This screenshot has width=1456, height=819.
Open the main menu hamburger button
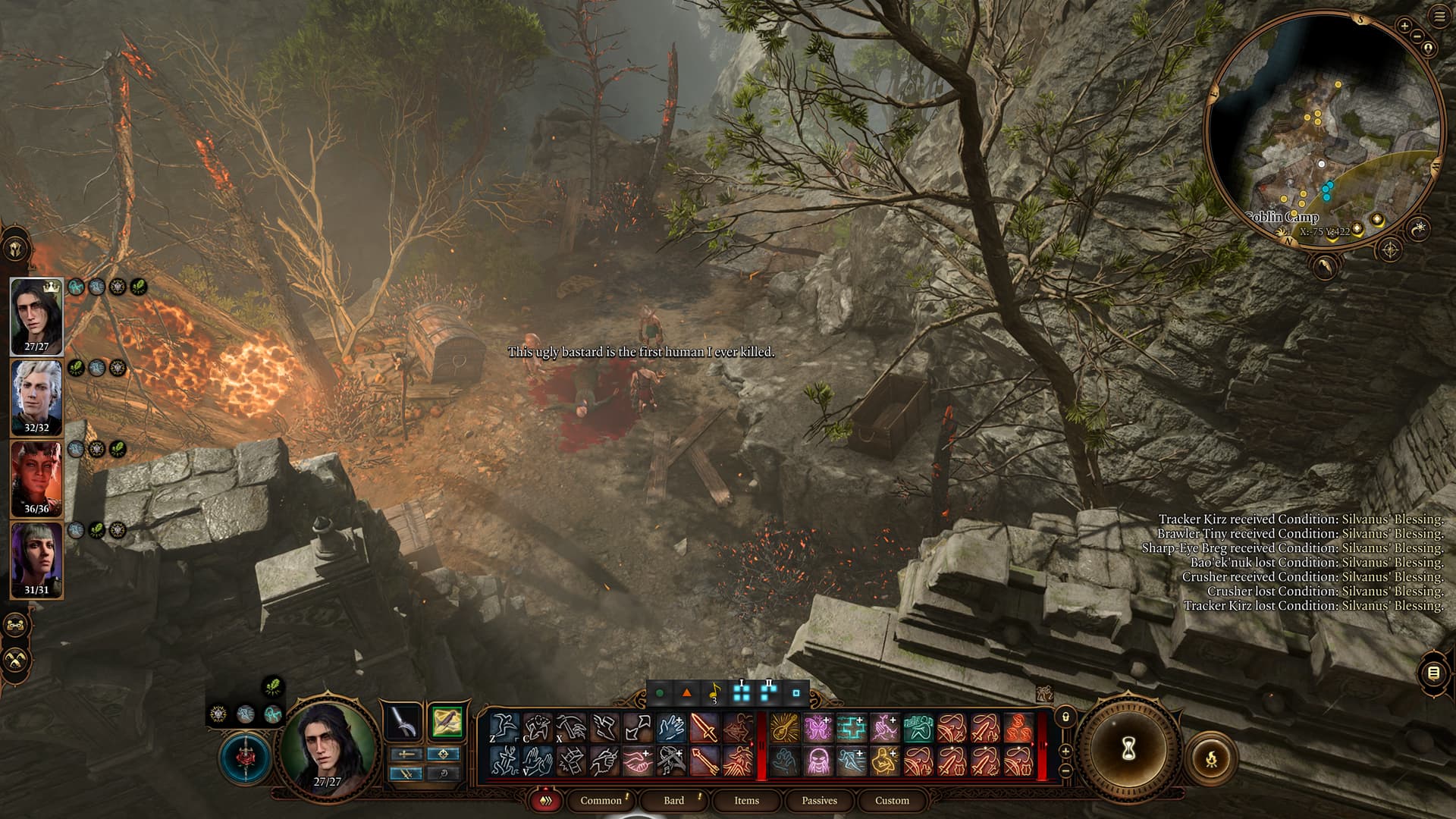click(x=1439, y=17)
